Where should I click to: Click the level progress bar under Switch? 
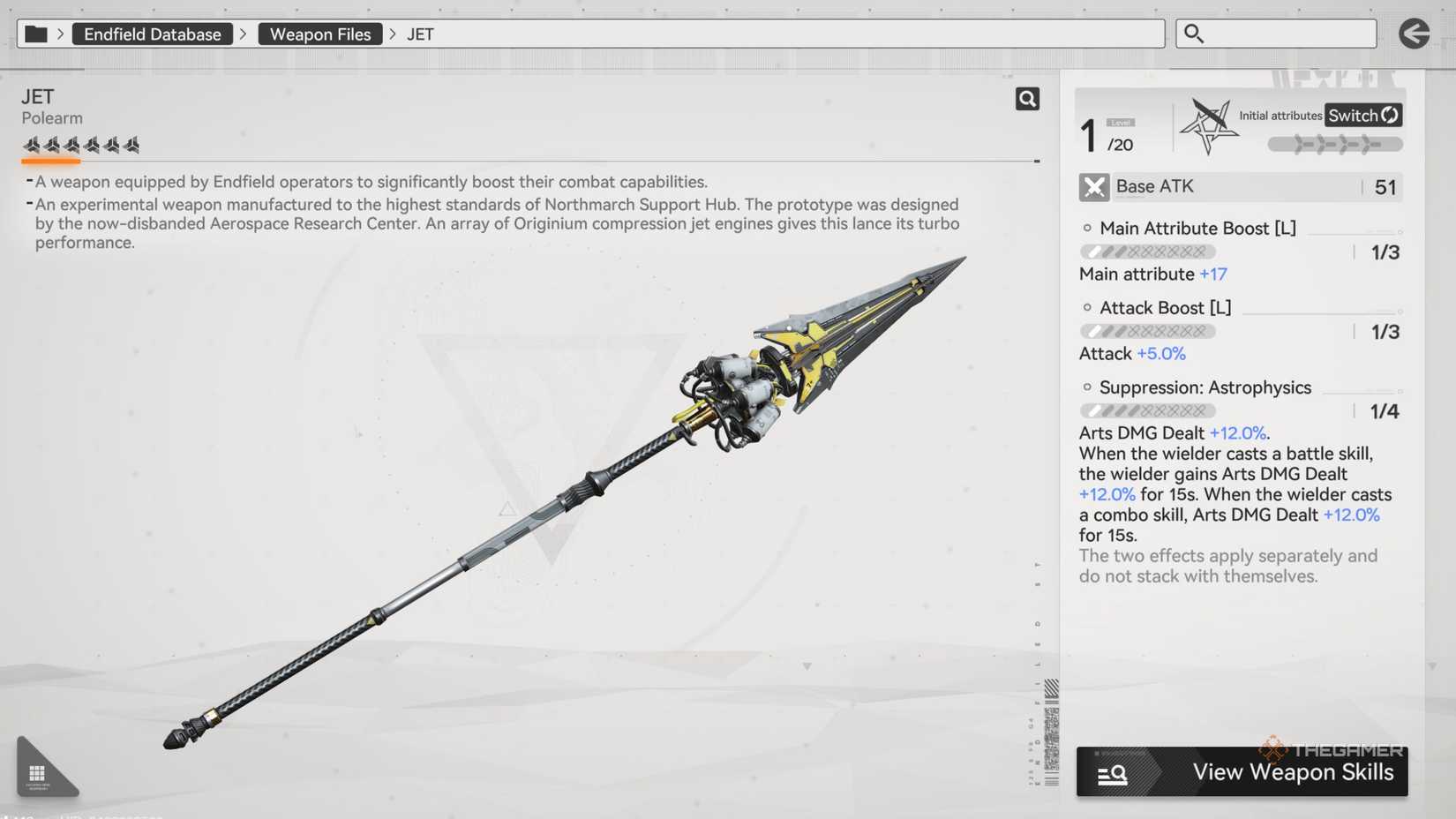coord(1335,143)
